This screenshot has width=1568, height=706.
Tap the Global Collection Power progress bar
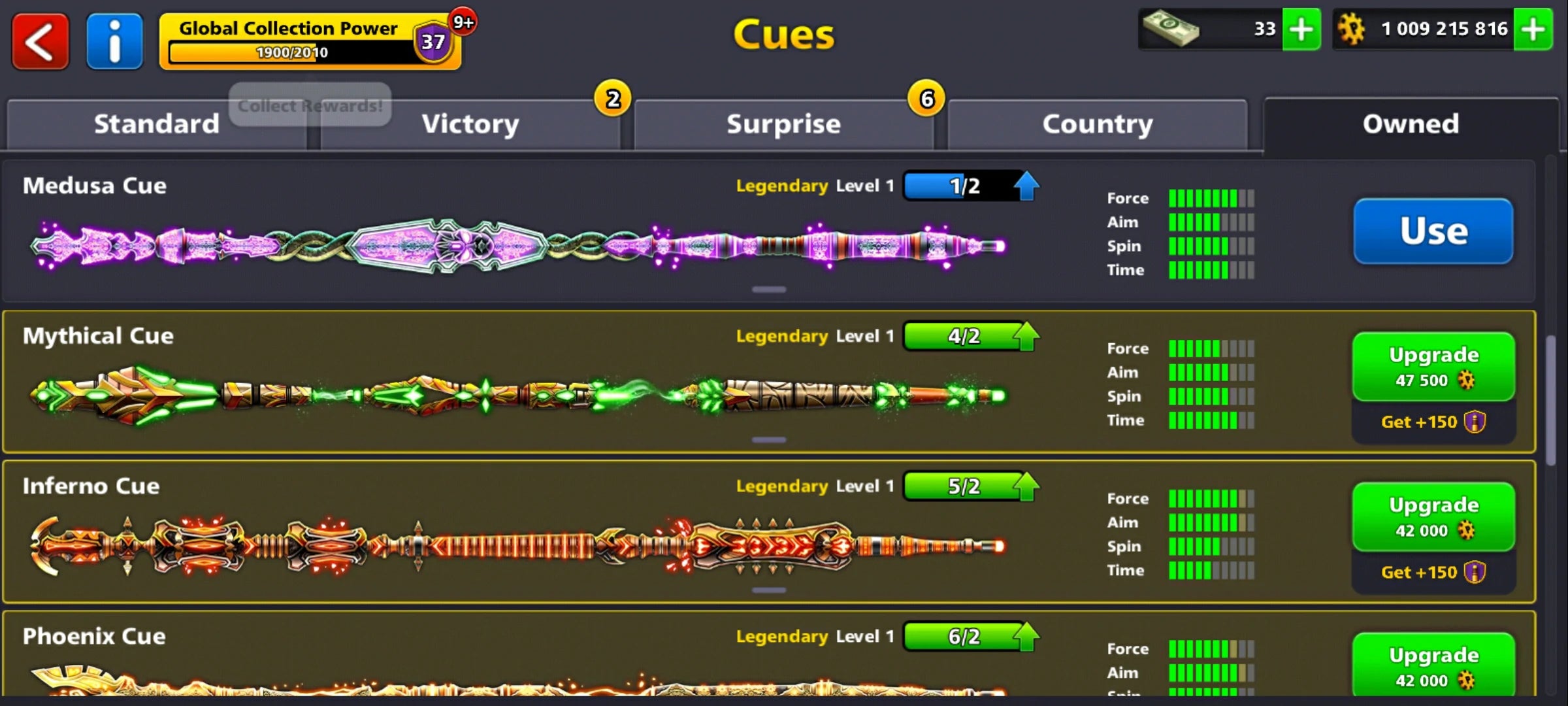tap(294, 52)
